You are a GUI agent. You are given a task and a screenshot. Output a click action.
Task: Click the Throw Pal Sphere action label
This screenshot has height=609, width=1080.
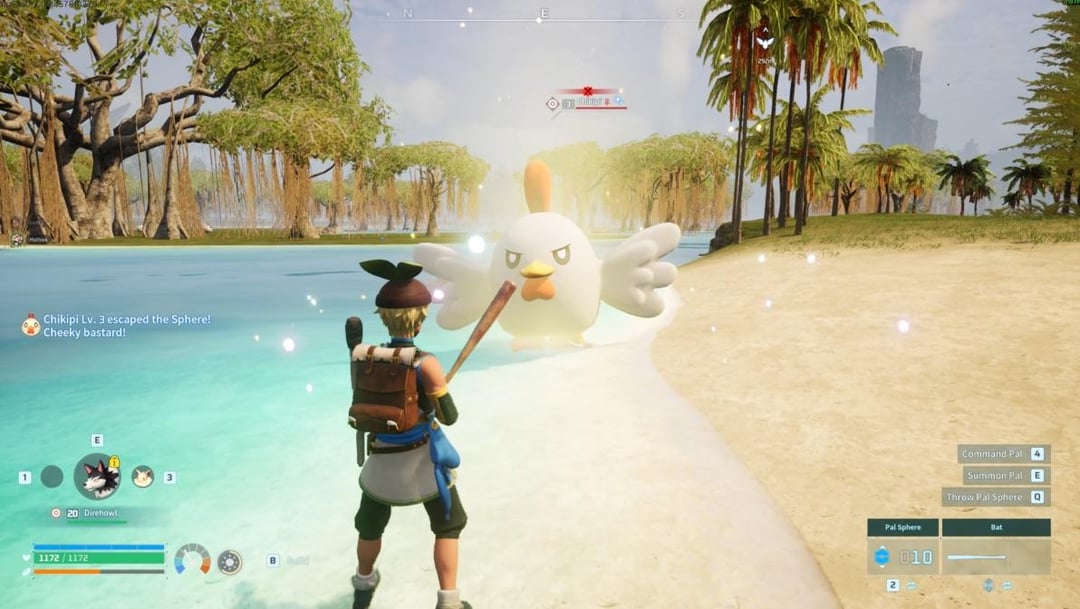click(986, 497)
